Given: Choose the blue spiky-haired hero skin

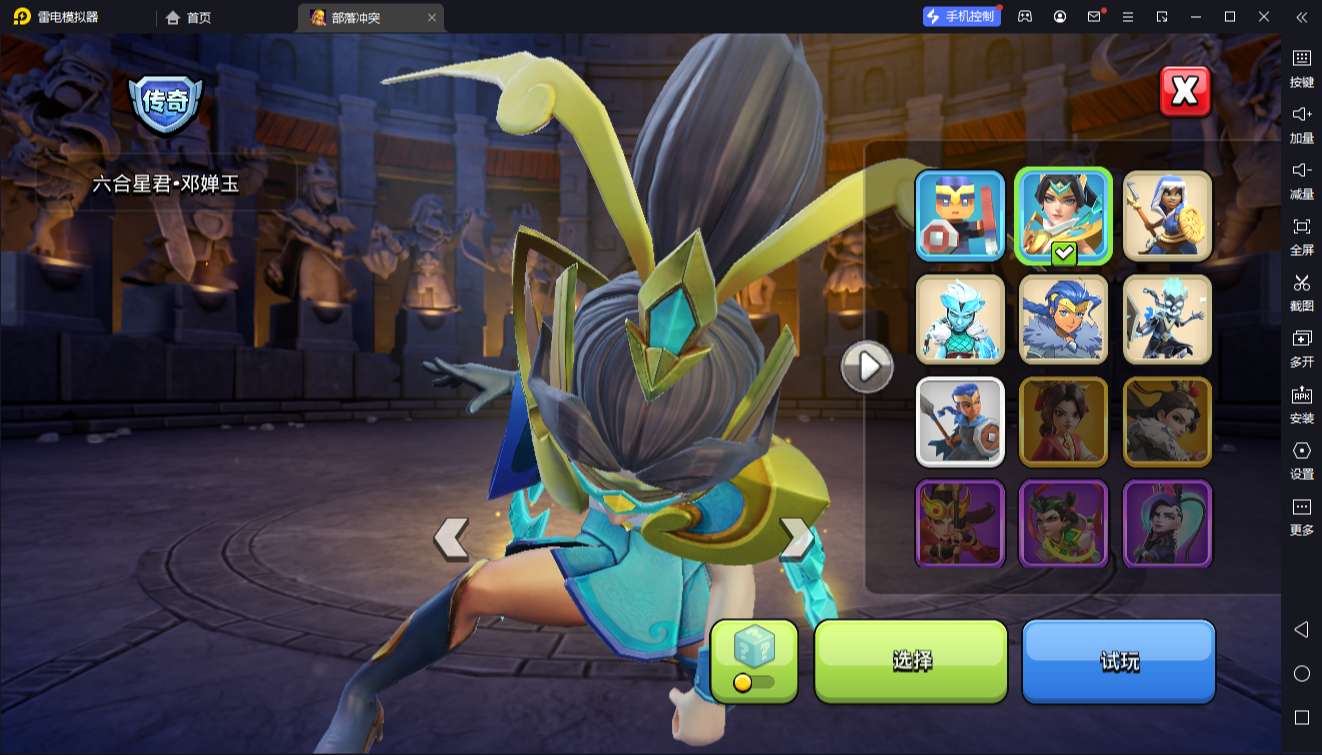Looking at the screenshot, I should click(1063, 319).
